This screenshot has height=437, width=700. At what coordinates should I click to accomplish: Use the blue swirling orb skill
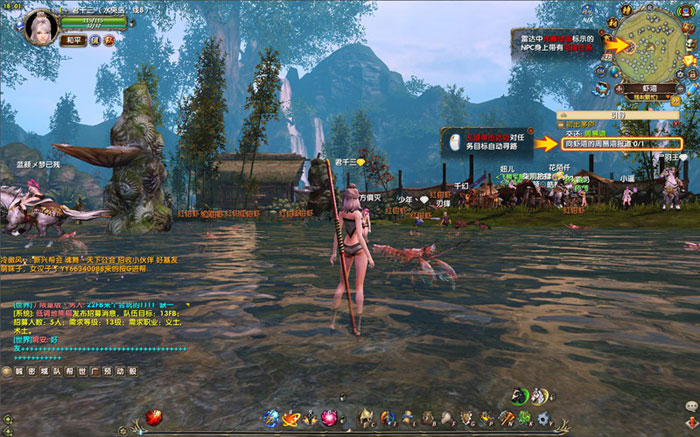point(270,417)
